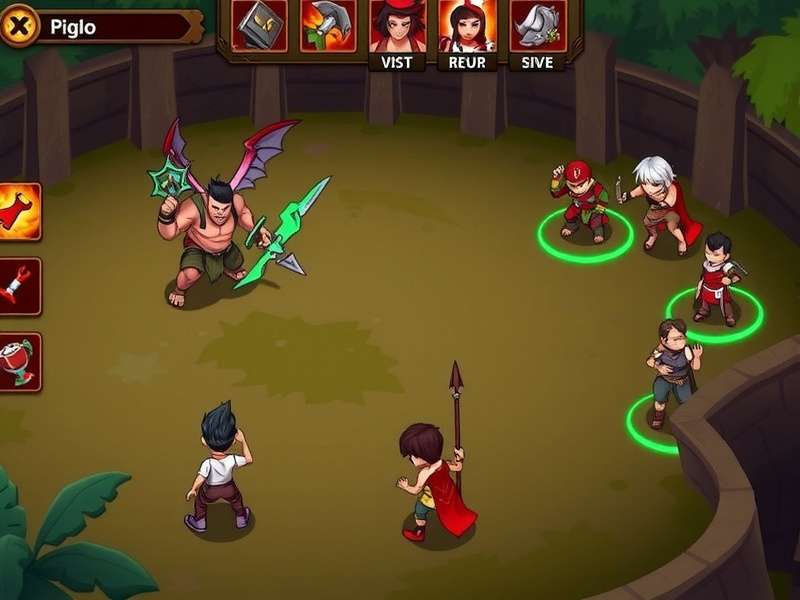Select the silver armor icon labeled SIVE
The image size is (800, 600).
click(537, 27)
